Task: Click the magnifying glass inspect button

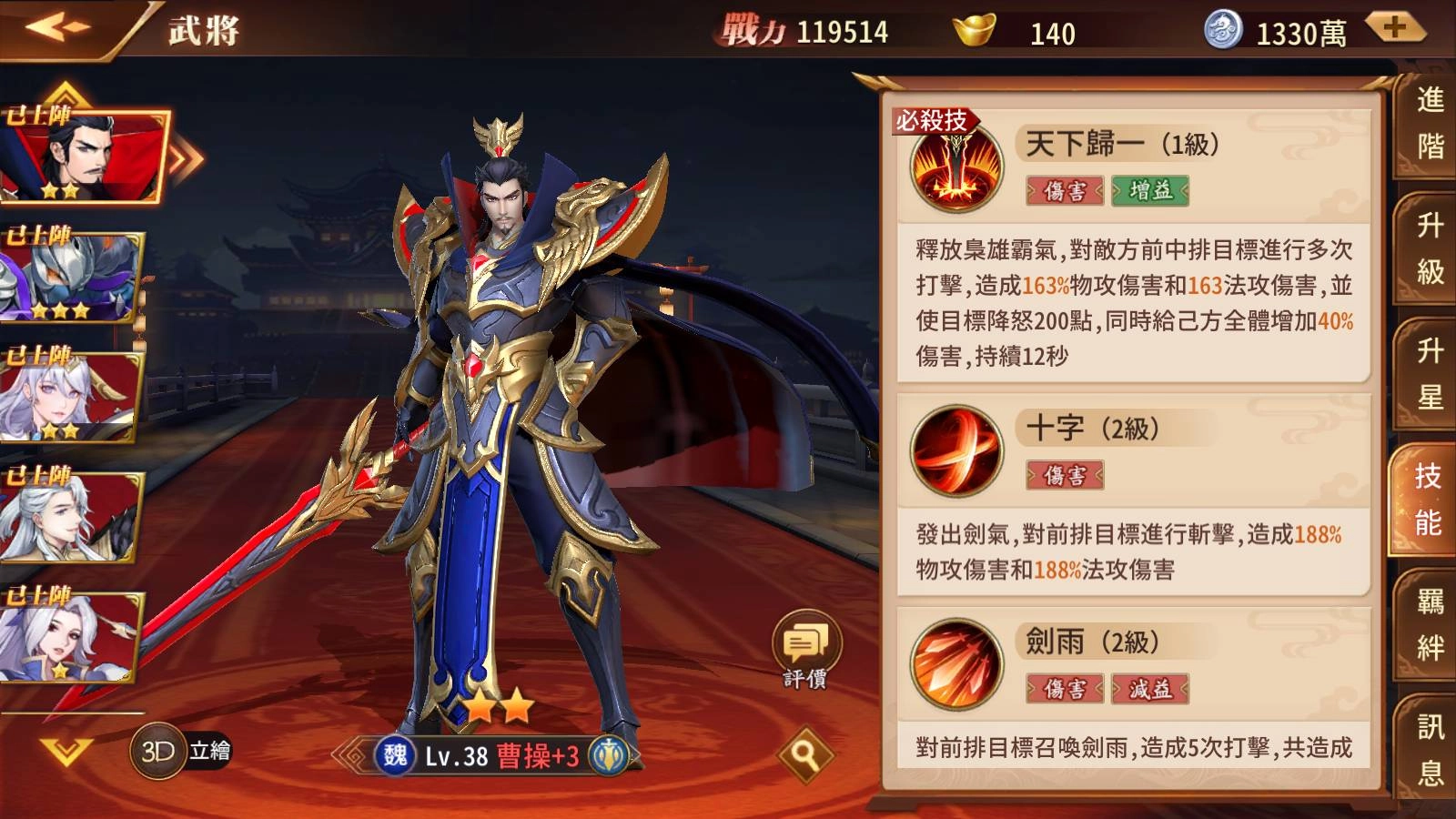Action: tap(804, 753)
